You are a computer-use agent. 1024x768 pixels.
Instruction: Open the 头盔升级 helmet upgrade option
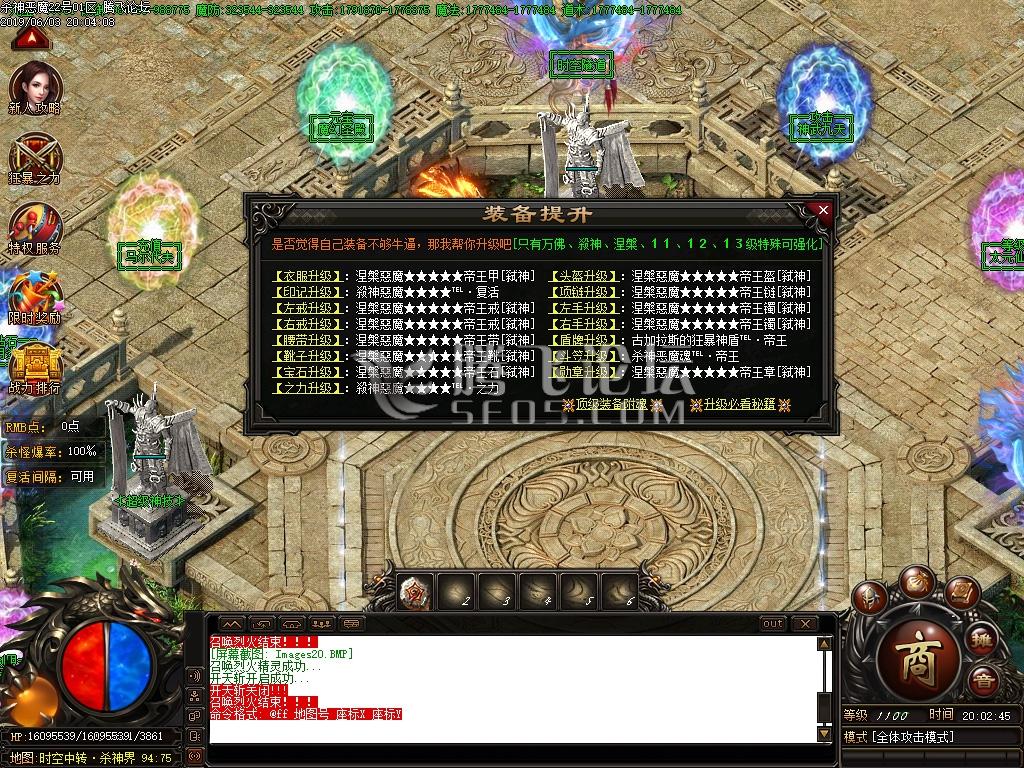click(x=584, y=276)
